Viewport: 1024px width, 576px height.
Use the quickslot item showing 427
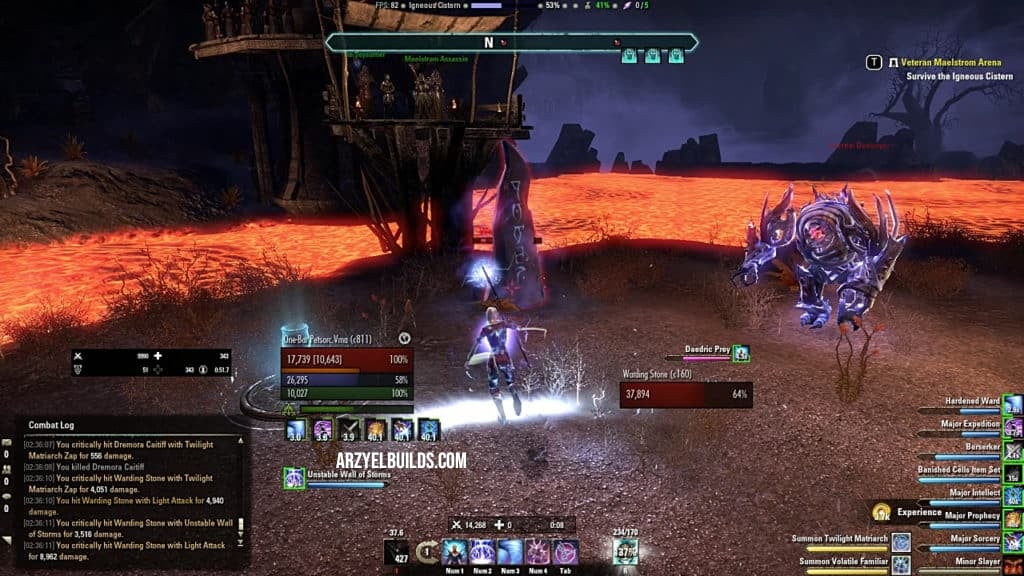tap(396, 552)
